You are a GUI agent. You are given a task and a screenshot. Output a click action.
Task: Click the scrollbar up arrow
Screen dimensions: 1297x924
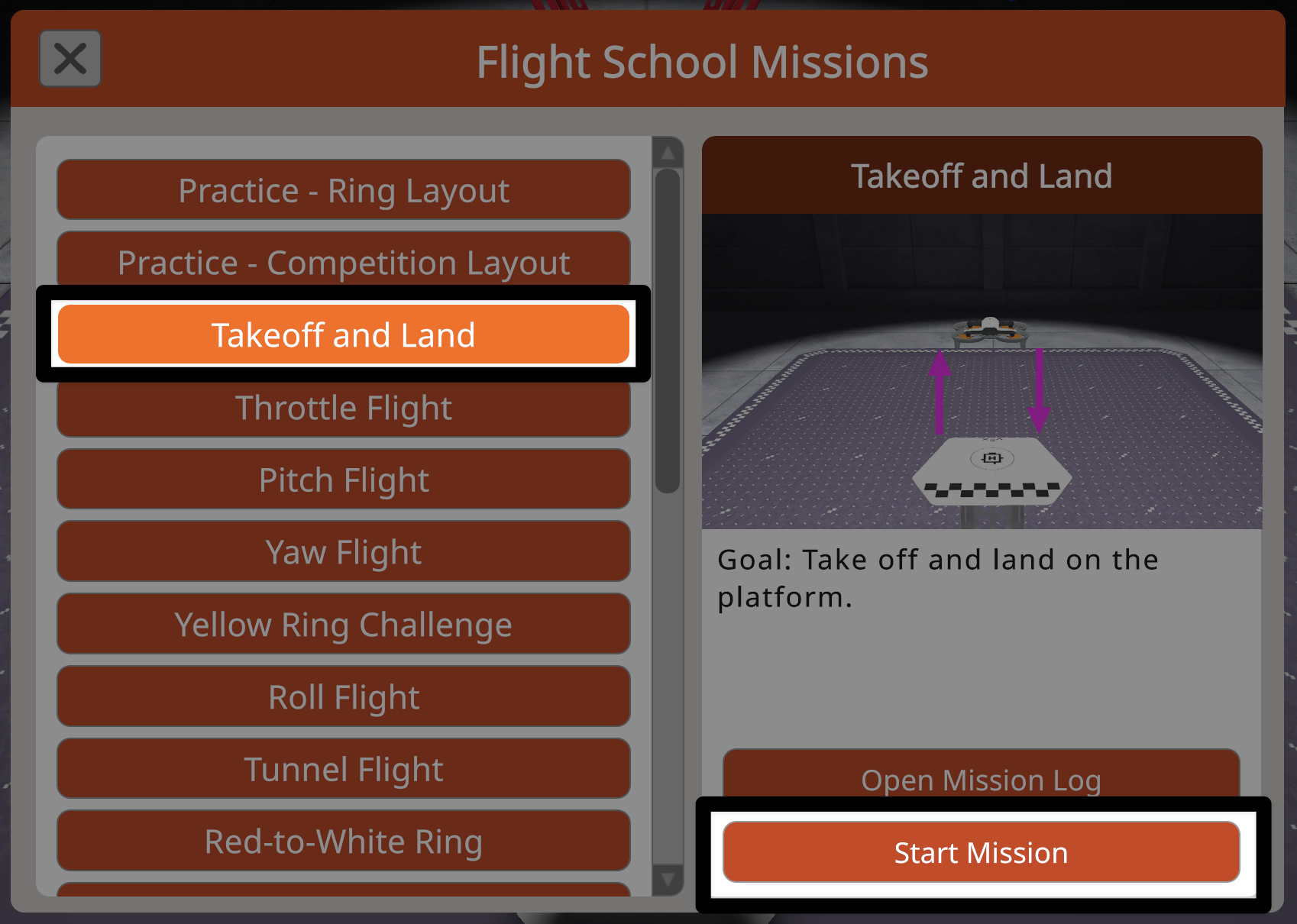coord(668,152)
